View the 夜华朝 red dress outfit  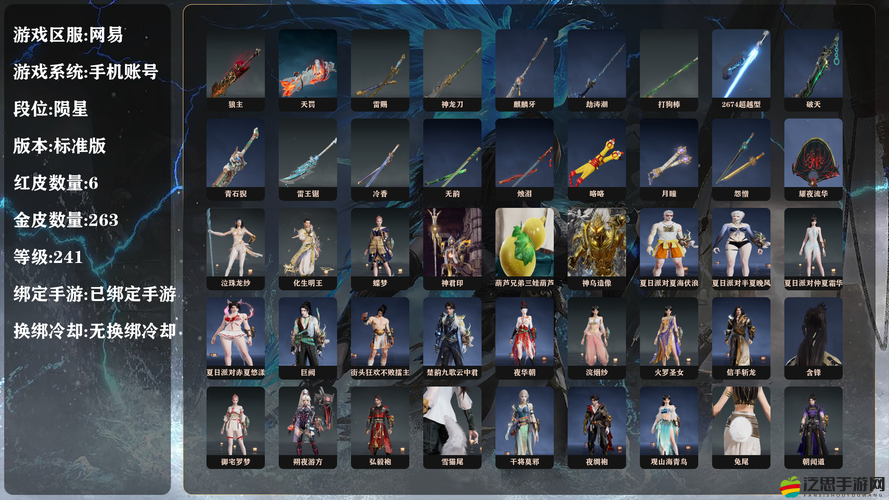[x=524, y=337]
